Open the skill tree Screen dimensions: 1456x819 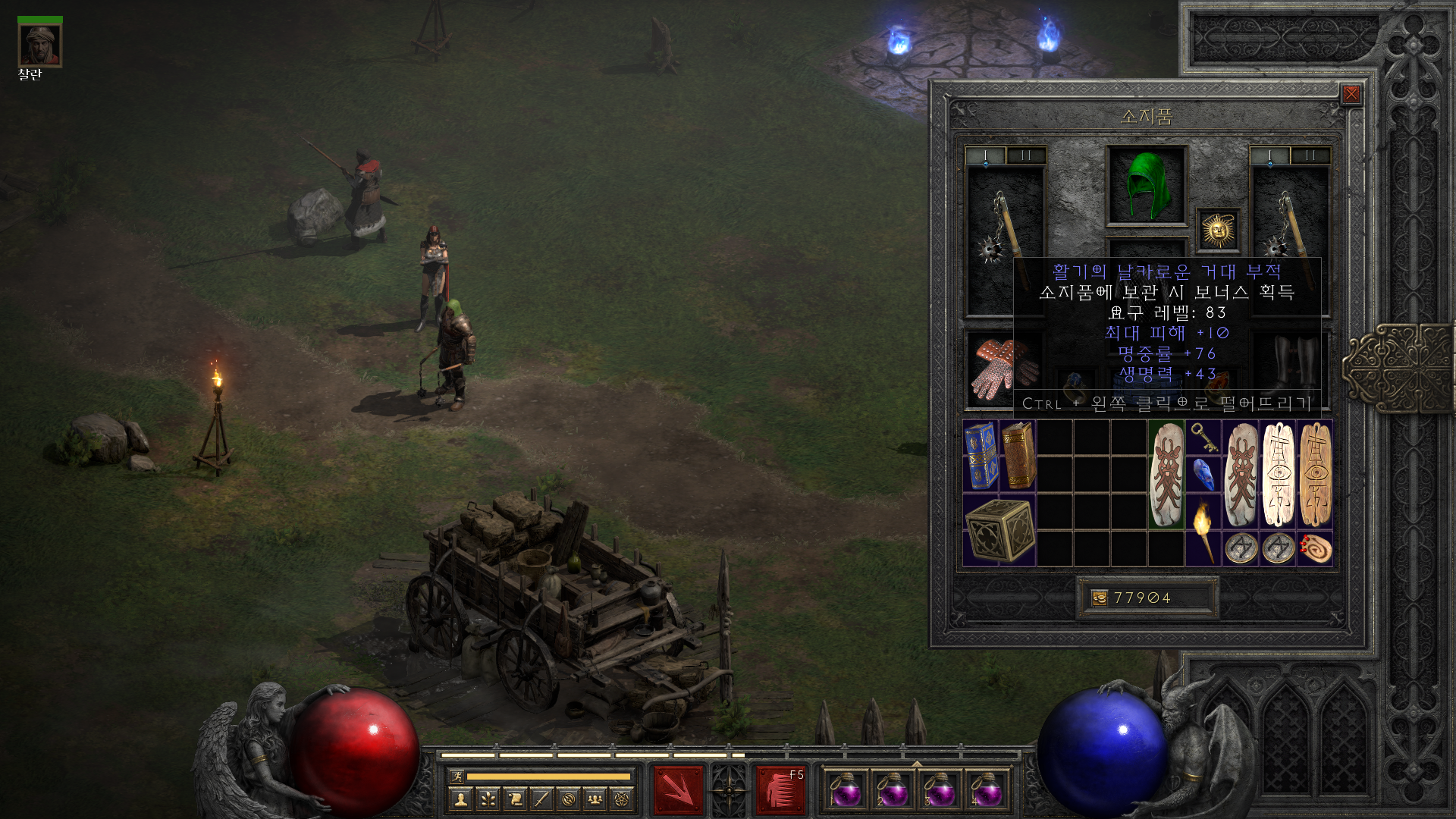tap(488, 799)
